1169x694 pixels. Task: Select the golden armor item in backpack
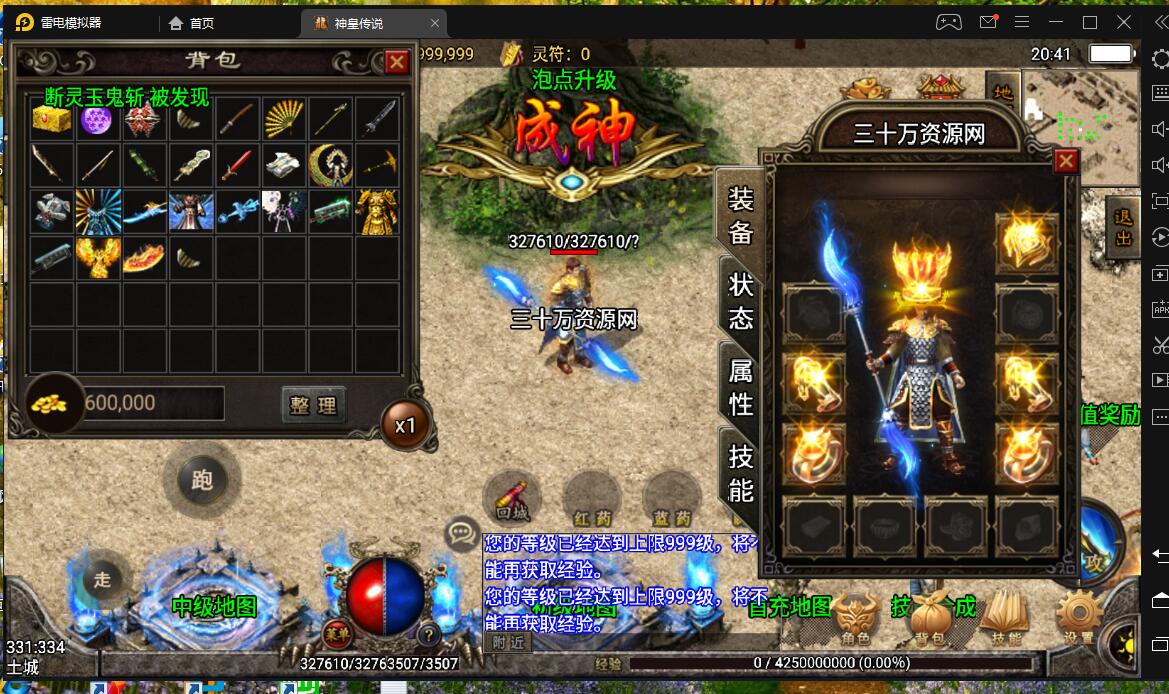pyautogui.click(x=377, y=212)
